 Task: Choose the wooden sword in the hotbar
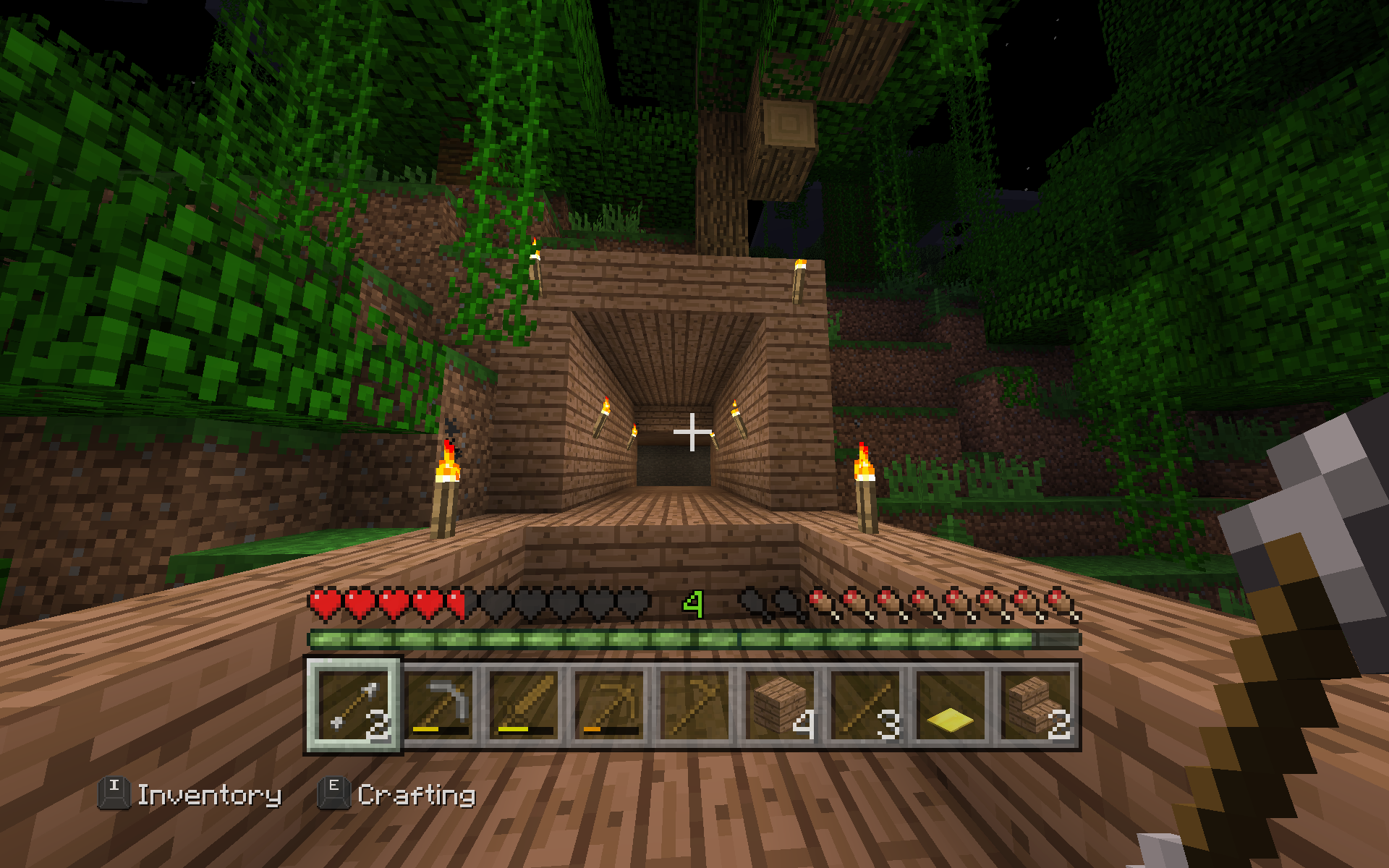(524, 705)
